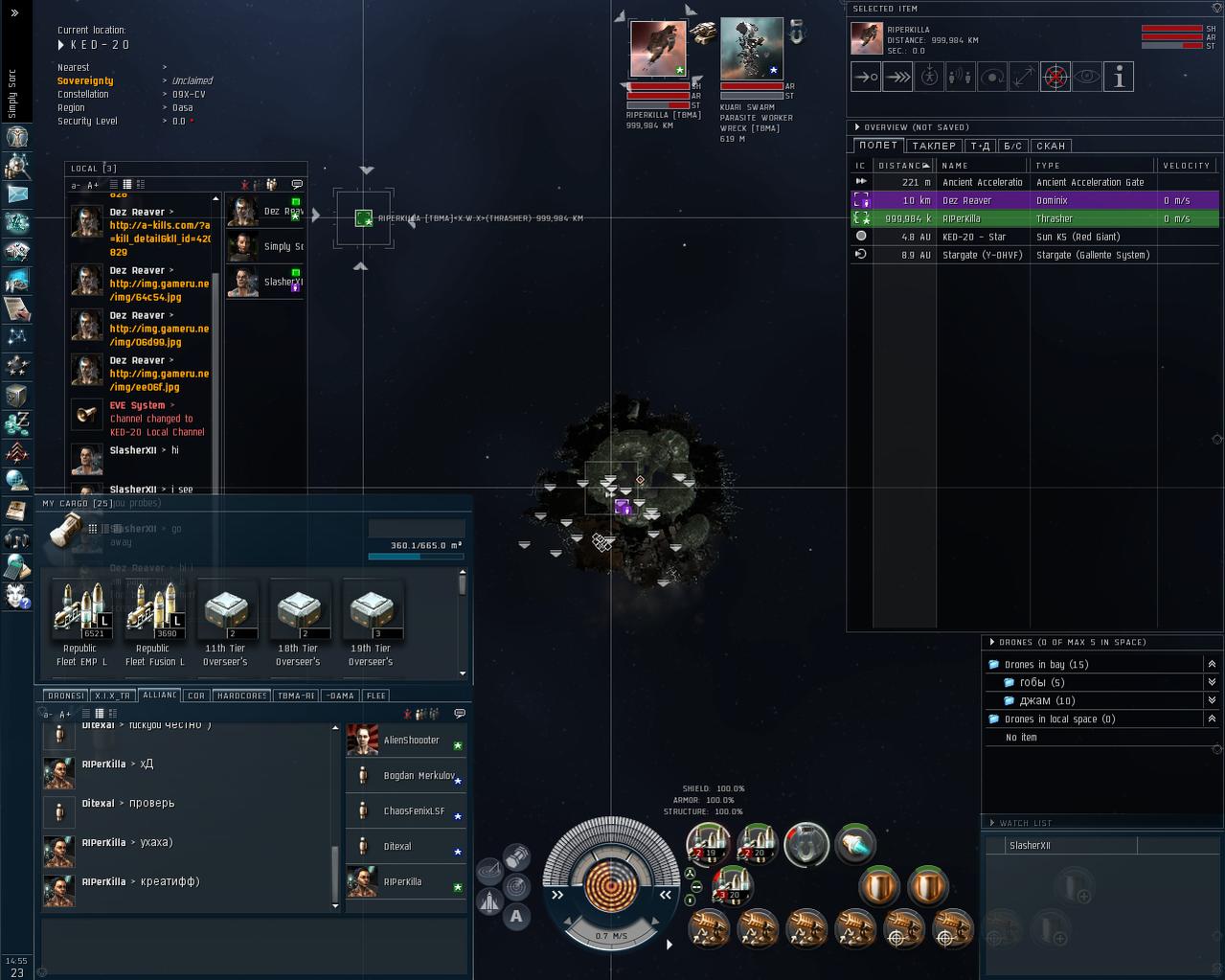Viewport: 1225px width, 980px height.
Task: Switch to the HARDCORES chat tab
Action: coord(241,695)
